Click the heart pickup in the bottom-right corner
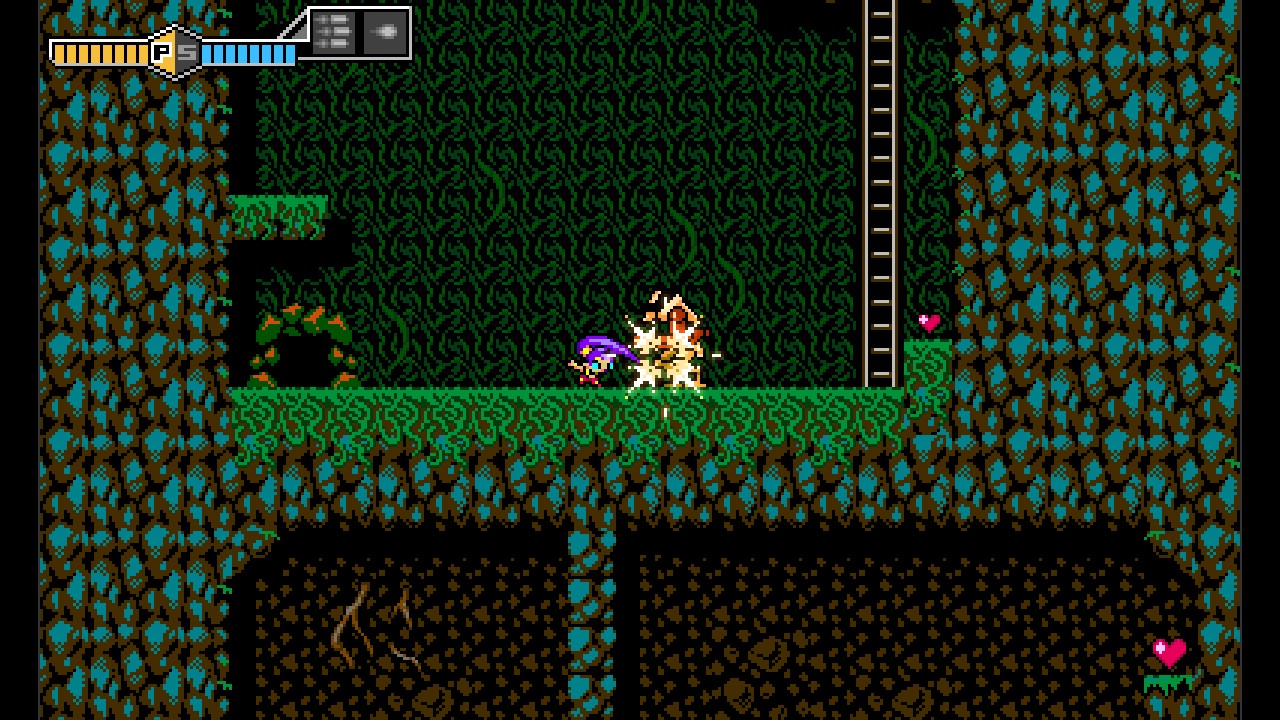 [1167, 650]
